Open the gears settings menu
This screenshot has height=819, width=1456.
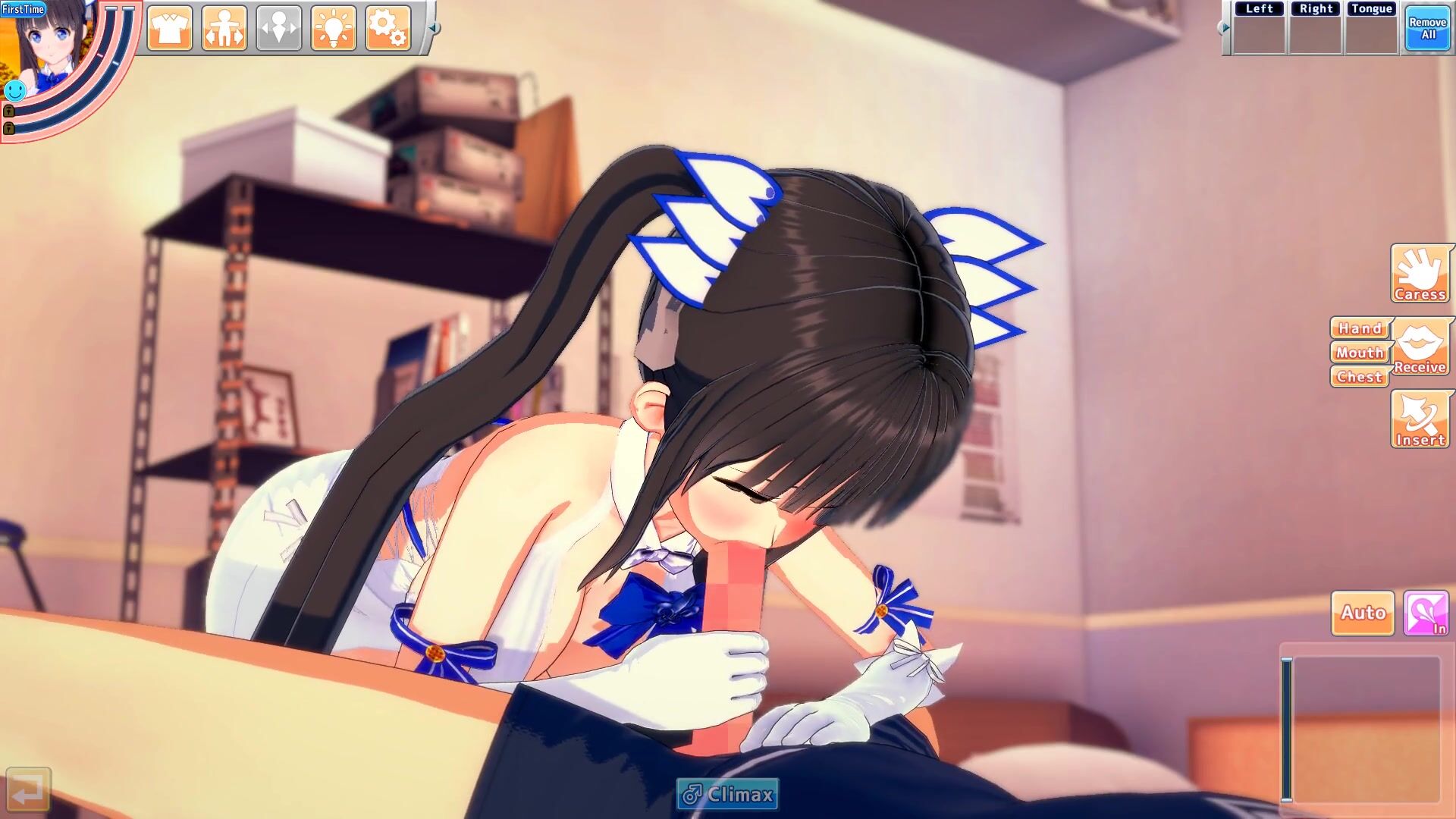tap(388, 29)
